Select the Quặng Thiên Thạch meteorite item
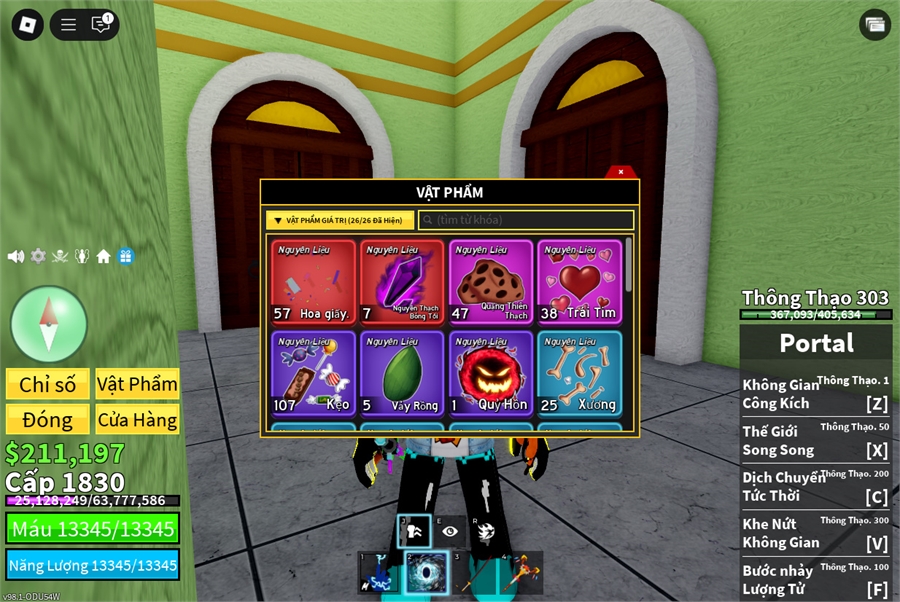 point(491,282)
